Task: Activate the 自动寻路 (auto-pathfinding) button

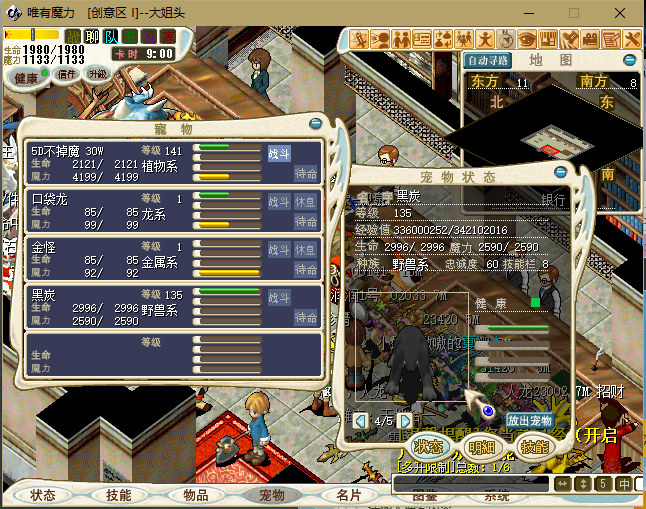Action: pyautogui.click(x=488, y=60)
